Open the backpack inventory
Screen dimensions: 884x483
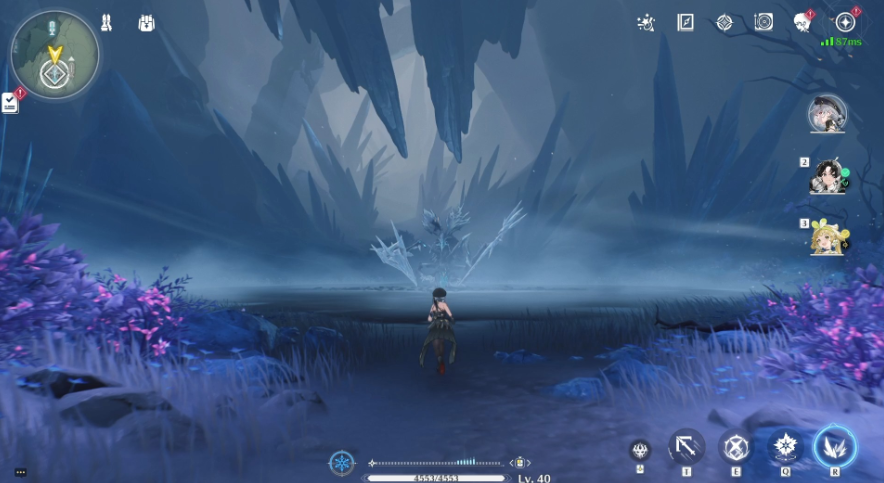click(147, 21)
